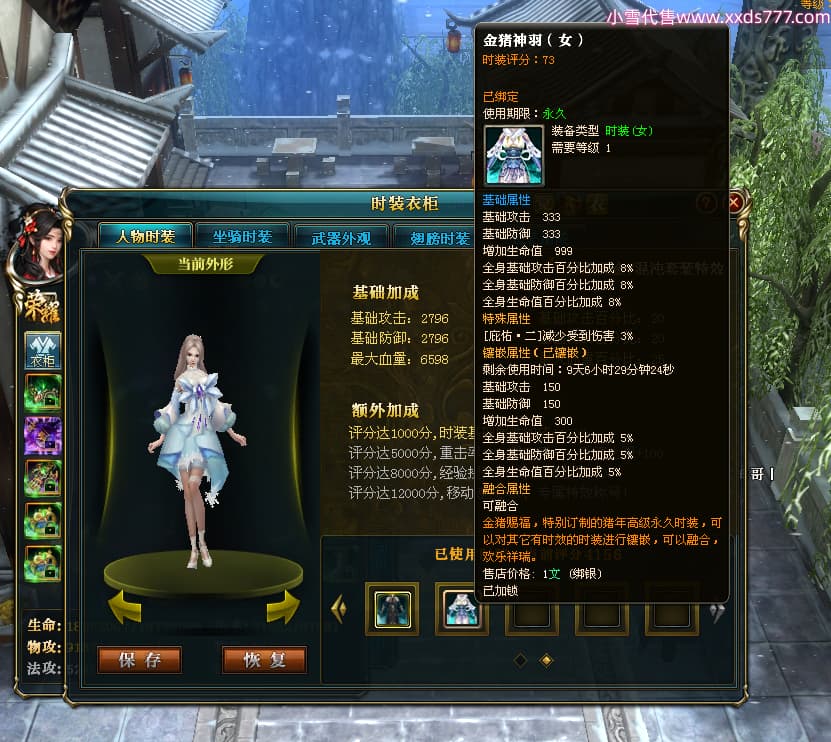The width and height of the screenshot is (831, 742).
Task: Rotate the character model left
Action: pos(124,606)
